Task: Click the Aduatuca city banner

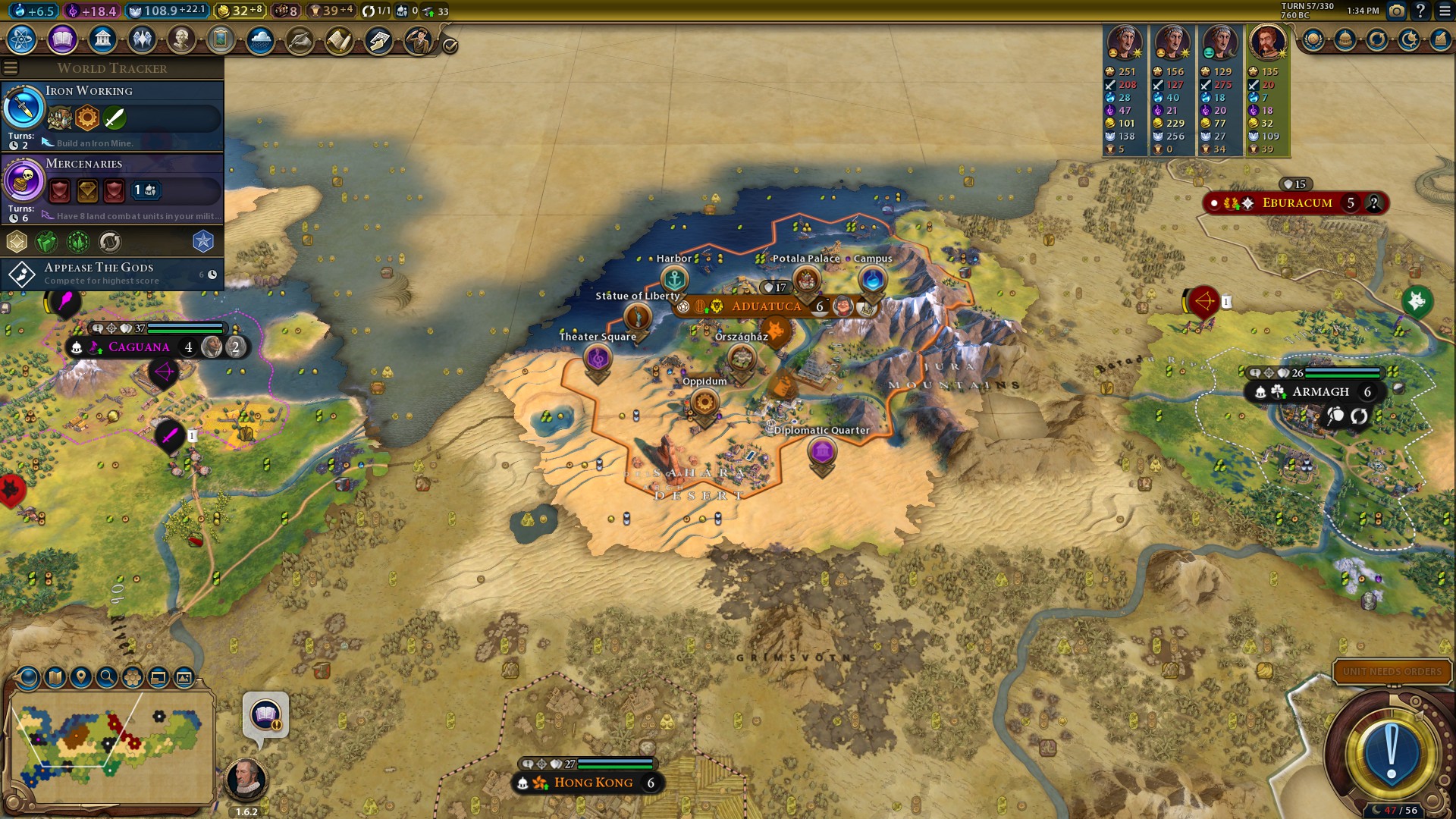Action: pyautogui.click(x=766, y=306)
